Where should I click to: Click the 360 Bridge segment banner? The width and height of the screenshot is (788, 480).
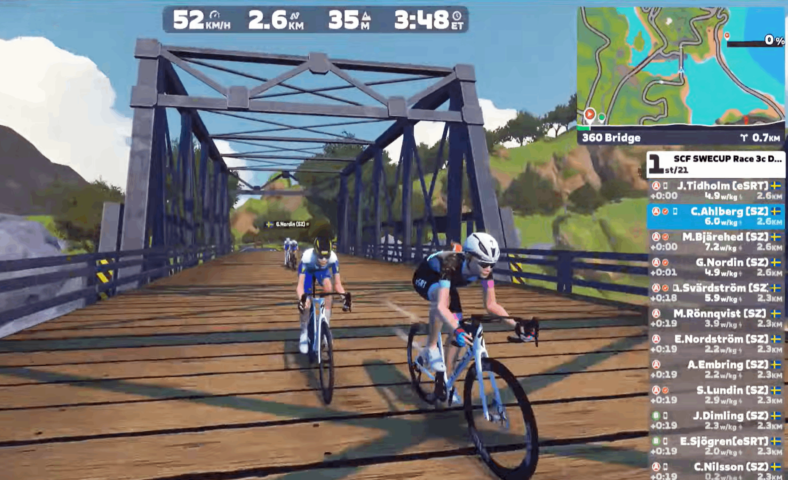click(x=680, y=137)
